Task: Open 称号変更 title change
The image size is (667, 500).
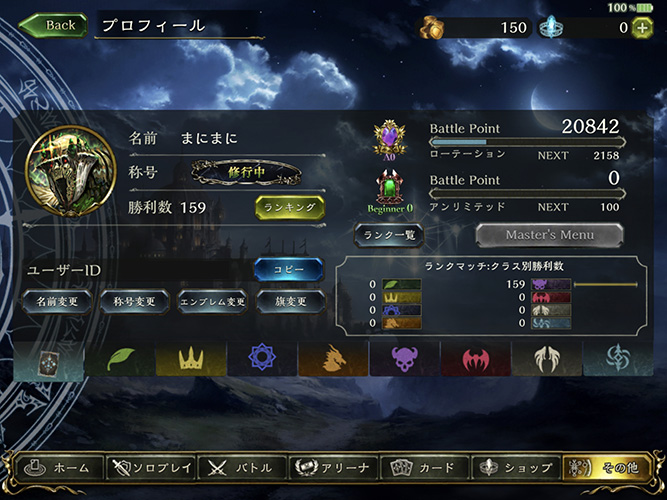Action: [x=132, y=300]
